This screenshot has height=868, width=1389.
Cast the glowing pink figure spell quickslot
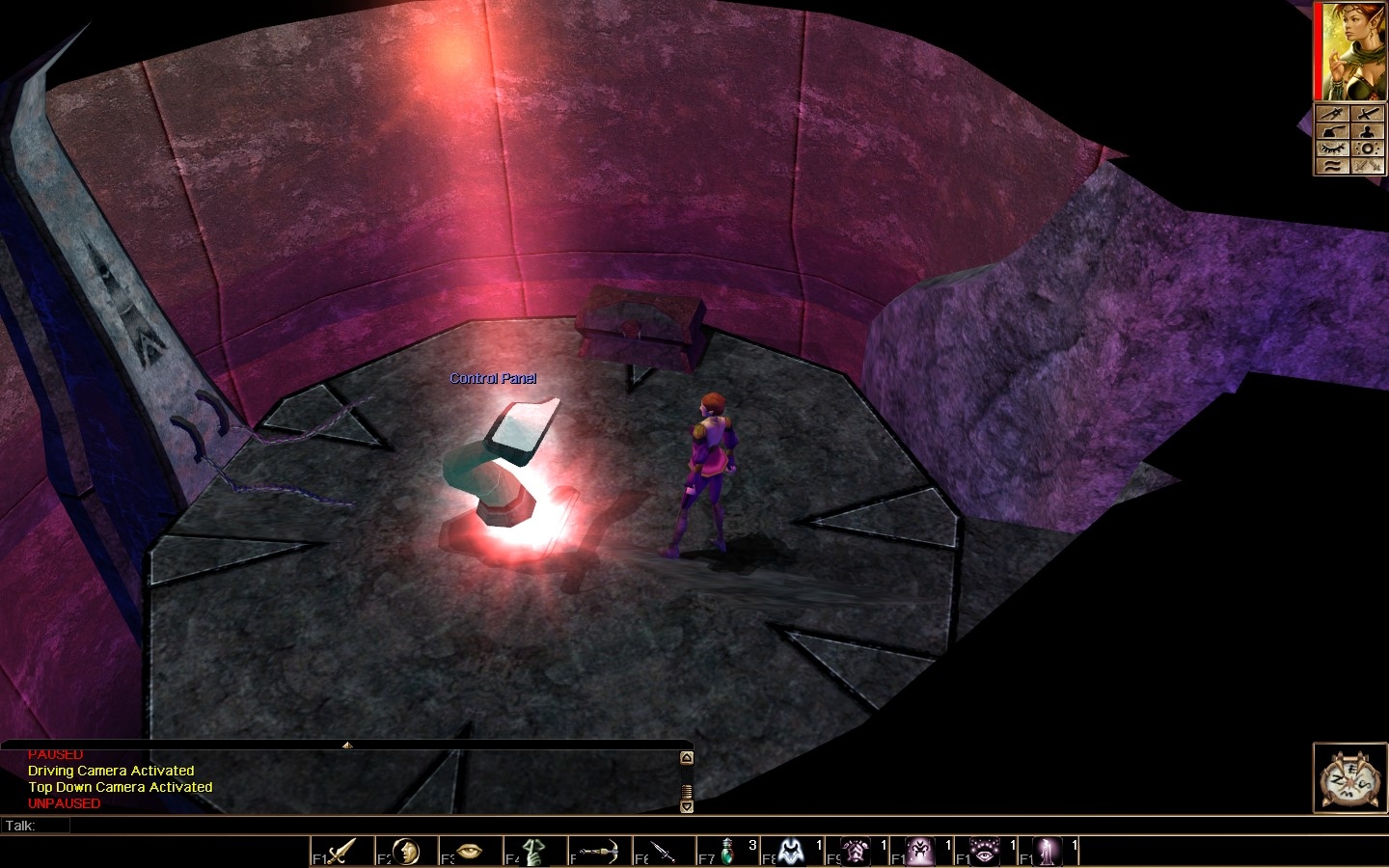pos(1049,852)
